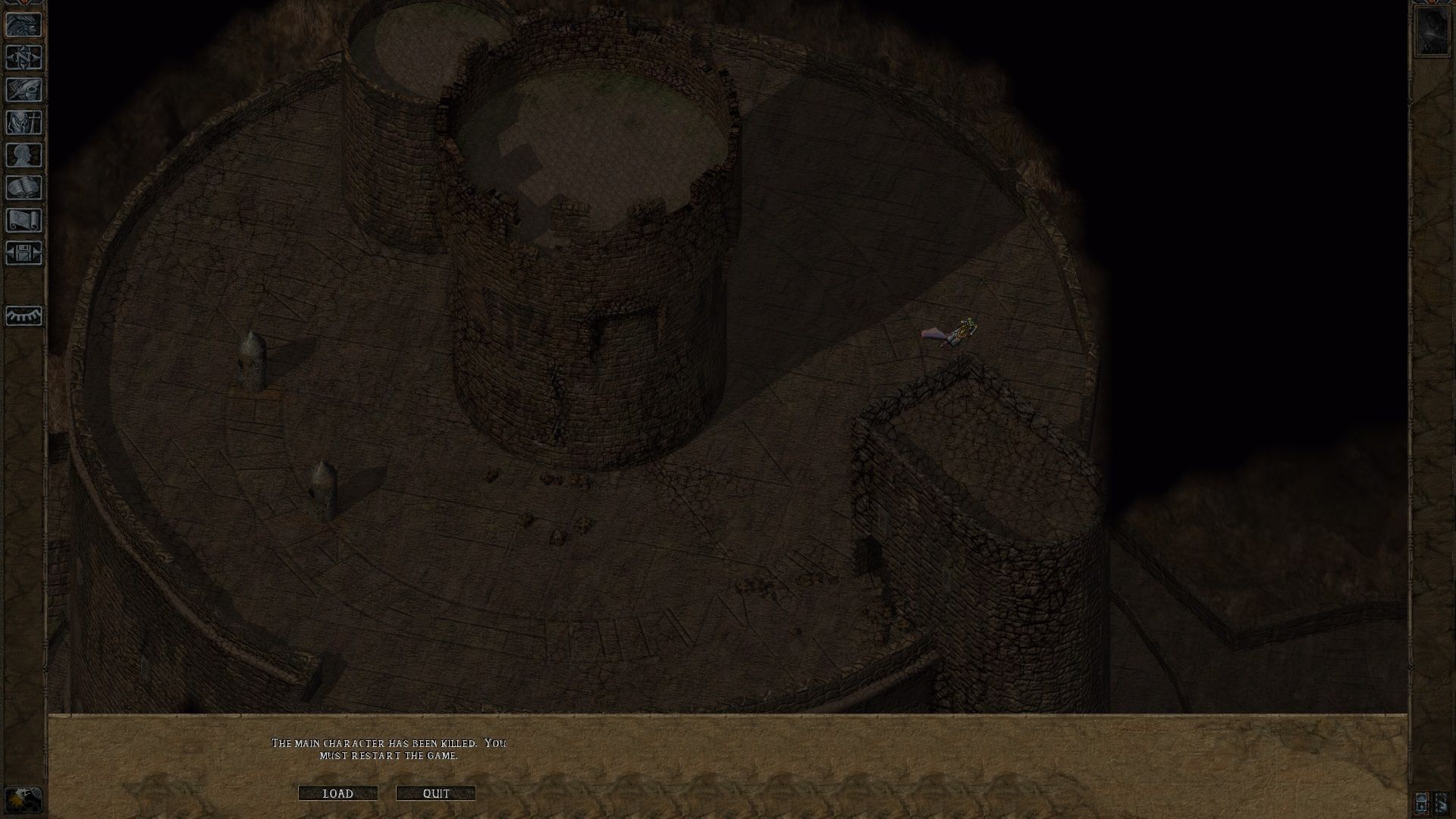Click the sundial icon at sidebar bottom

[23, 316]
